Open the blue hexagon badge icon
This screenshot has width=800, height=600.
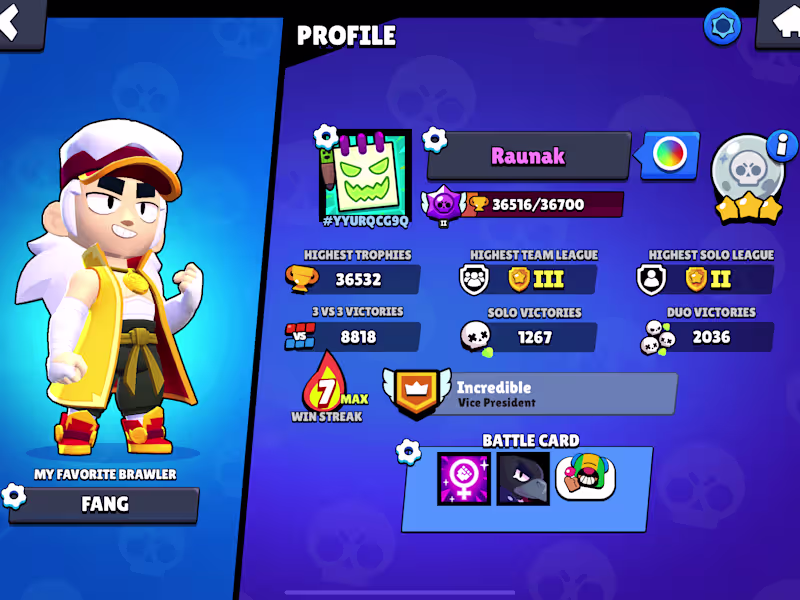[x=722, y=26]
